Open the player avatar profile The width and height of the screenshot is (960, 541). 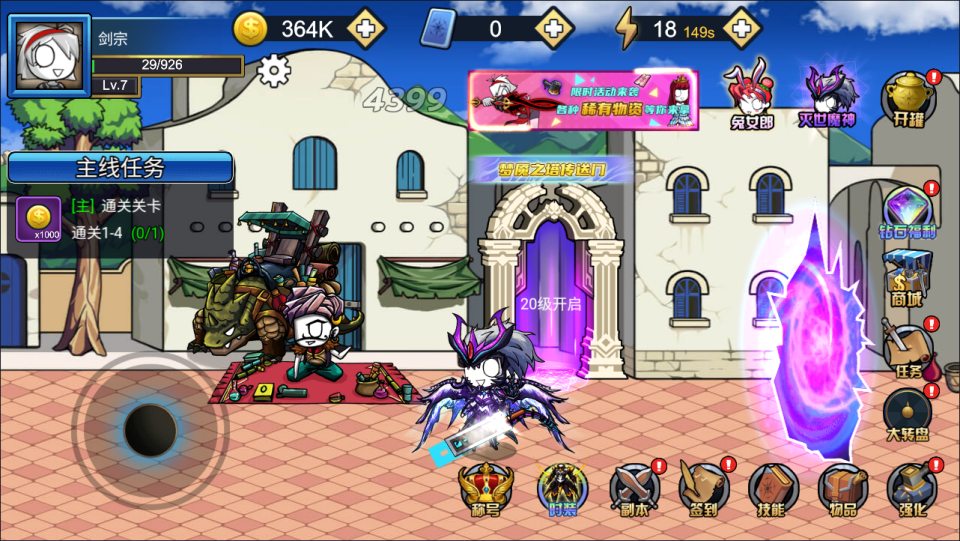49,56
